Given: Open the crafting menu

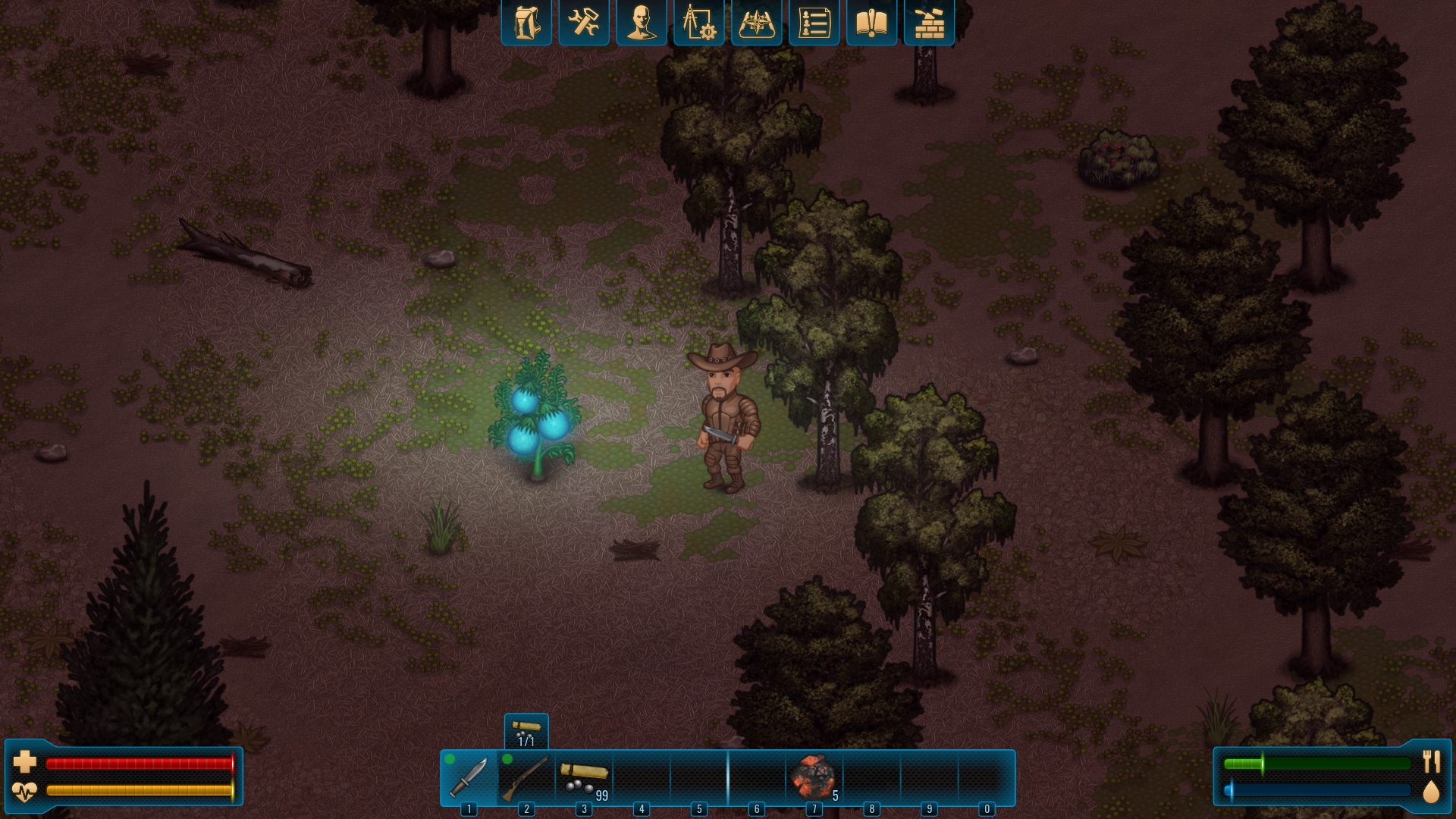Looking at the screenshot, I should [x=583, y=23].
